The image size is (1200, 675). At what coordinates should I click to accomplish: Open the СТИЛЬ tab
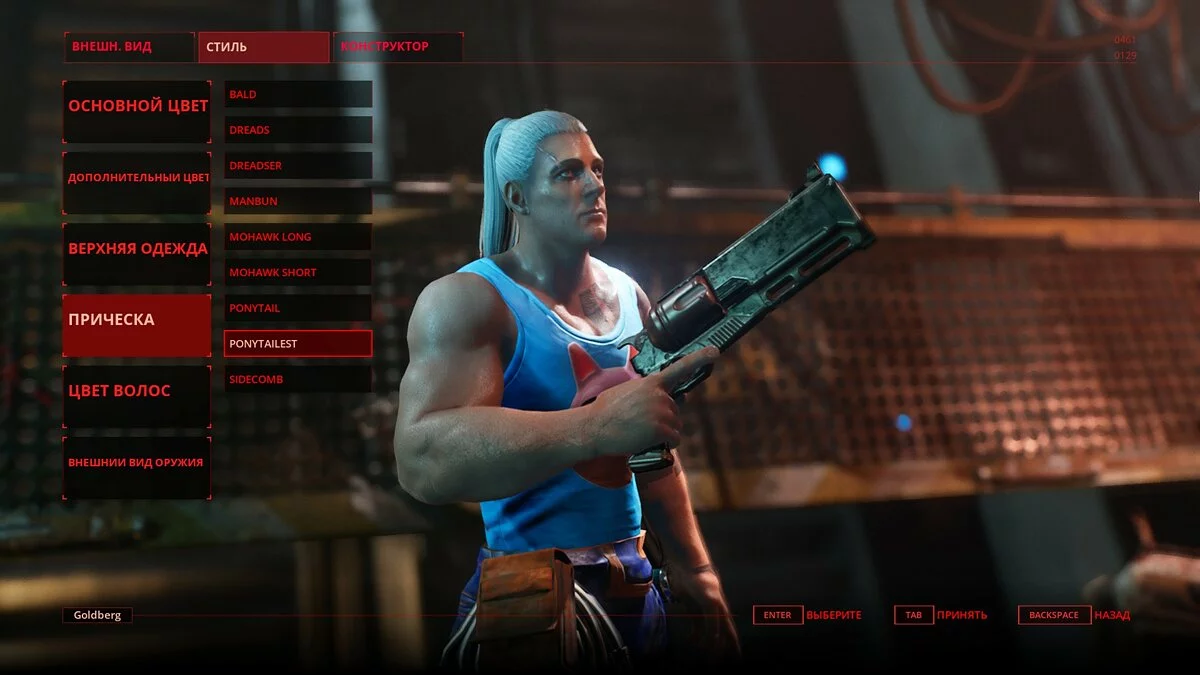pyautogui.click(x=264, y=47)
